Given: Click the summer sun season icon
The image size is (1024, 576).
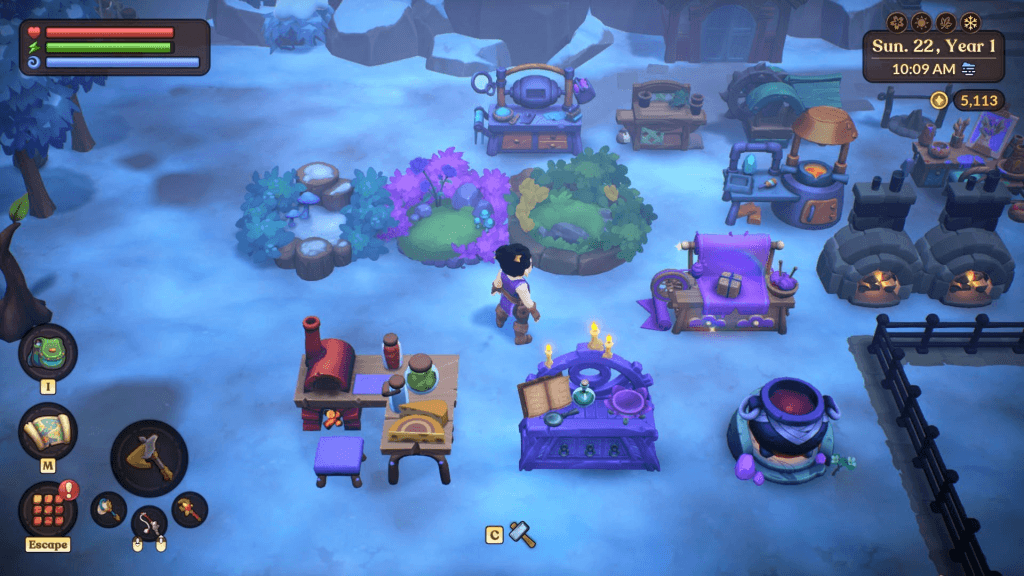Looking at the screenshot, I should pyautogui.click(x=921, y=22).
